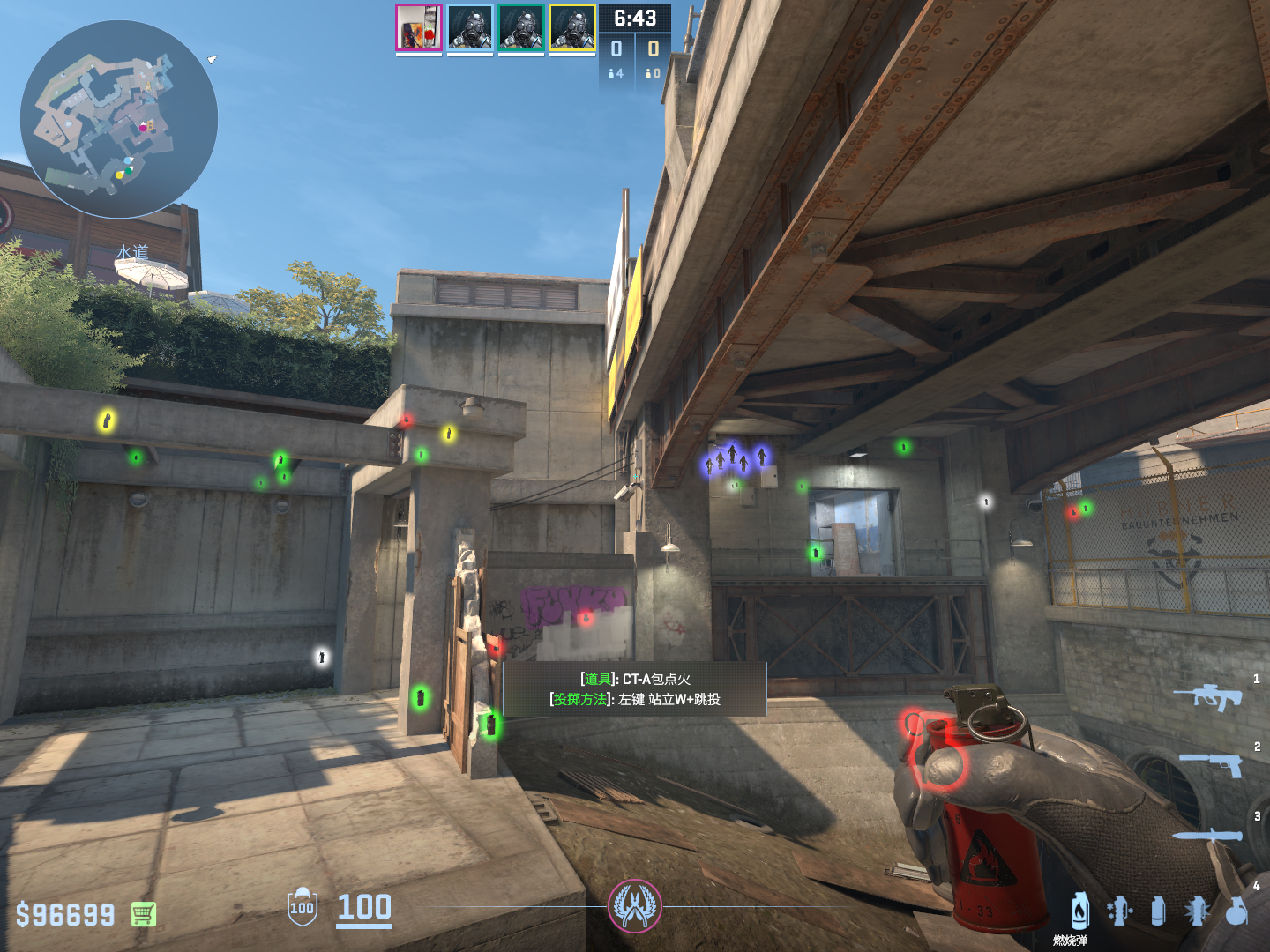Click the armor helmet icon

pos(302,906)
